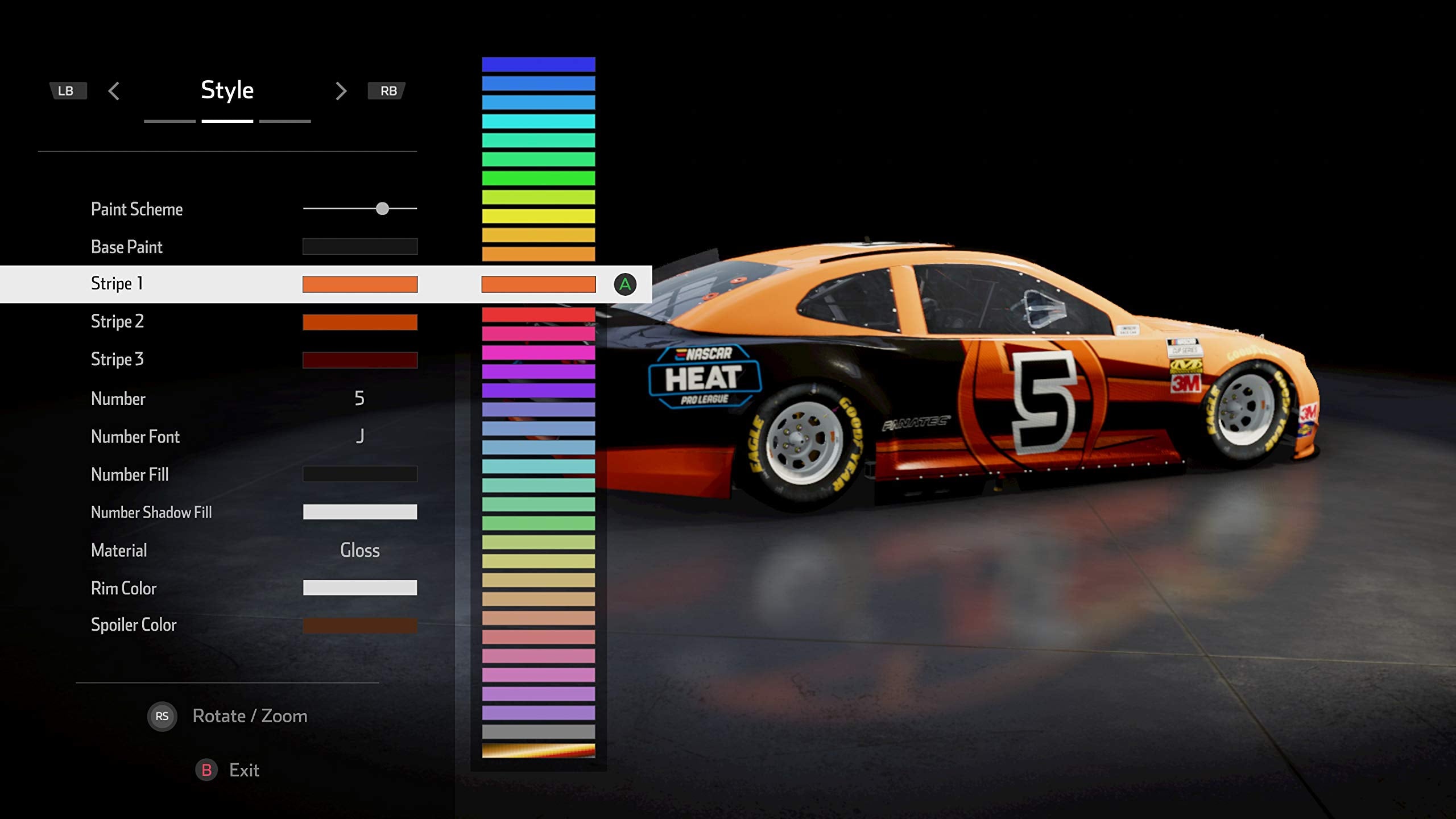Choose the gray color swatch
Image resolution: width=1456 pixels, height=819 pixels.
538,731
